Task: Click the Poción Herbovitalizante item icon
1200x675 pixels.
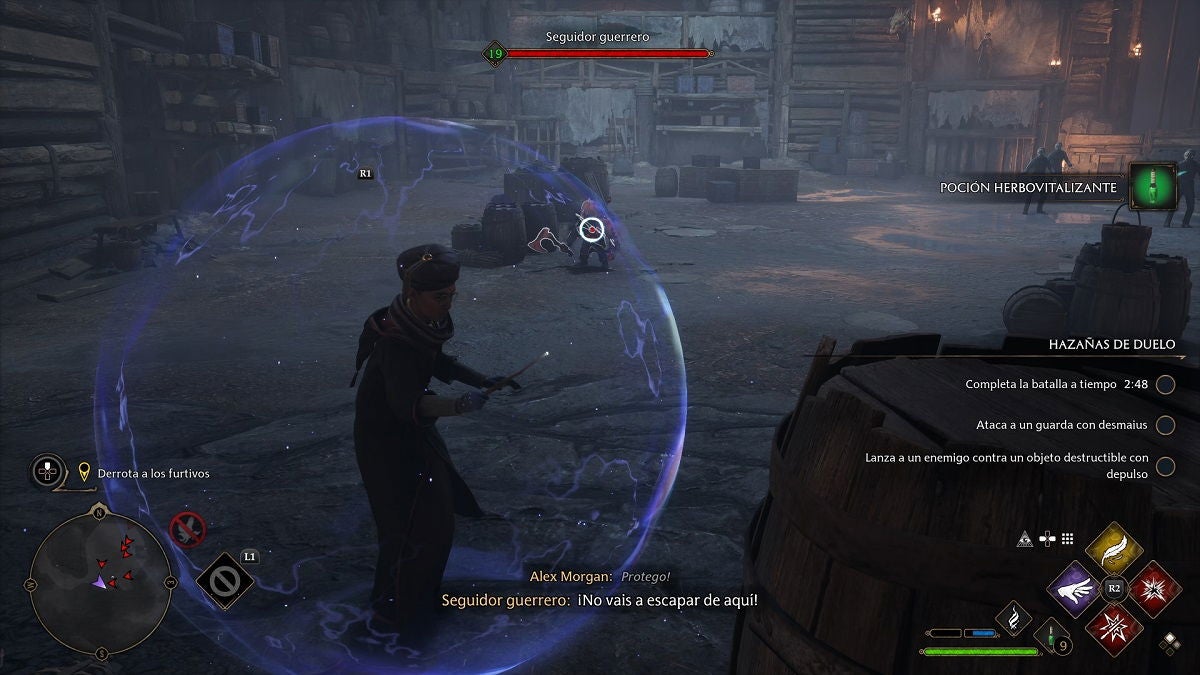Action: [x=1152, y=187]
